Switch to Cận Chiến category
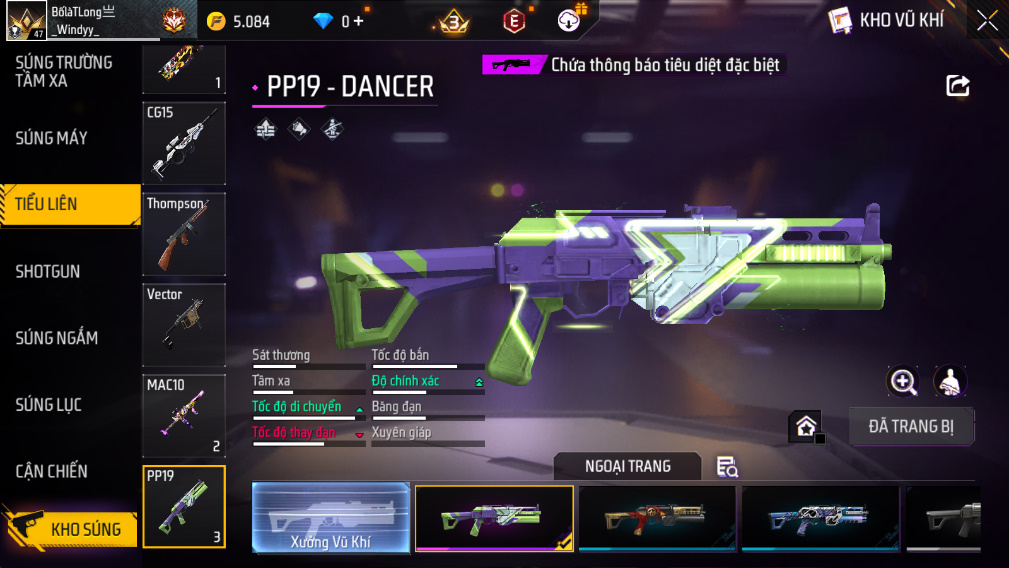Viewport: 1009px width, 568px height. click(52, 471)
